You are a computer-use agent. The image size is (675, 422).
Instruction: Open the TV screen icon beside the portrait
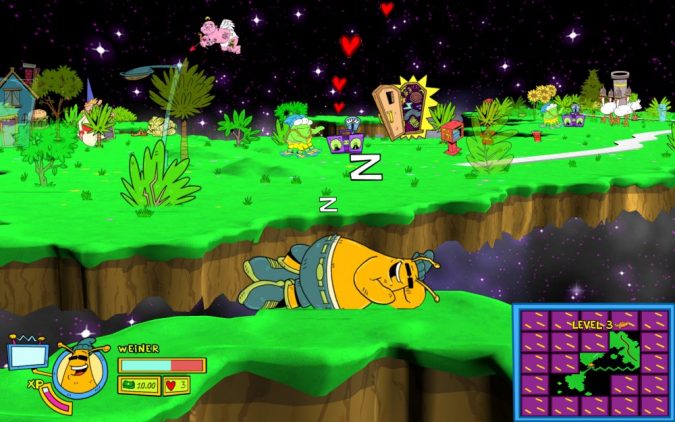click(x=23, y=355)
